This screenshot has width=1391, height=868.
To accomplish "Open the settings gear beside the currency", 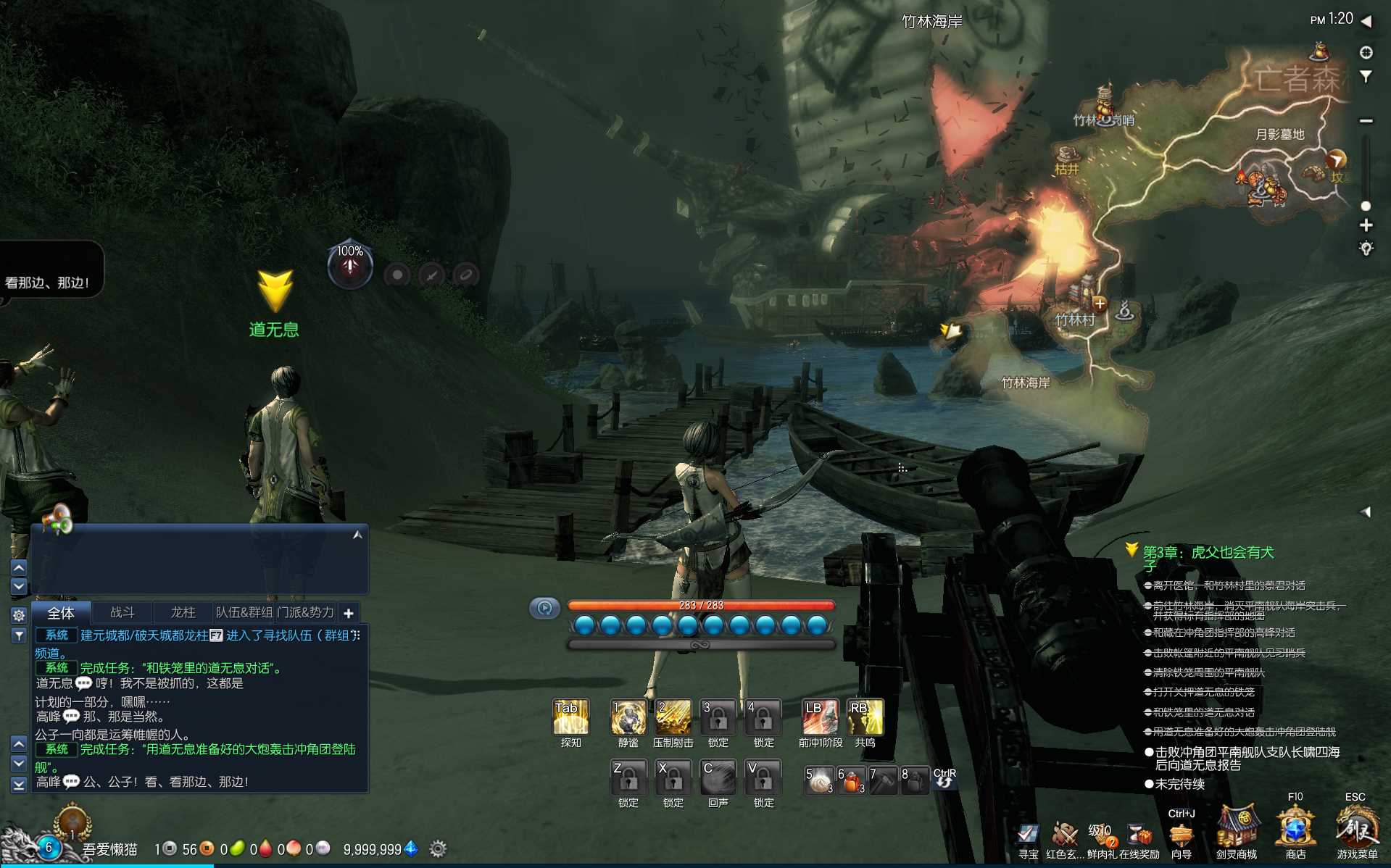I will click(438, 848).
